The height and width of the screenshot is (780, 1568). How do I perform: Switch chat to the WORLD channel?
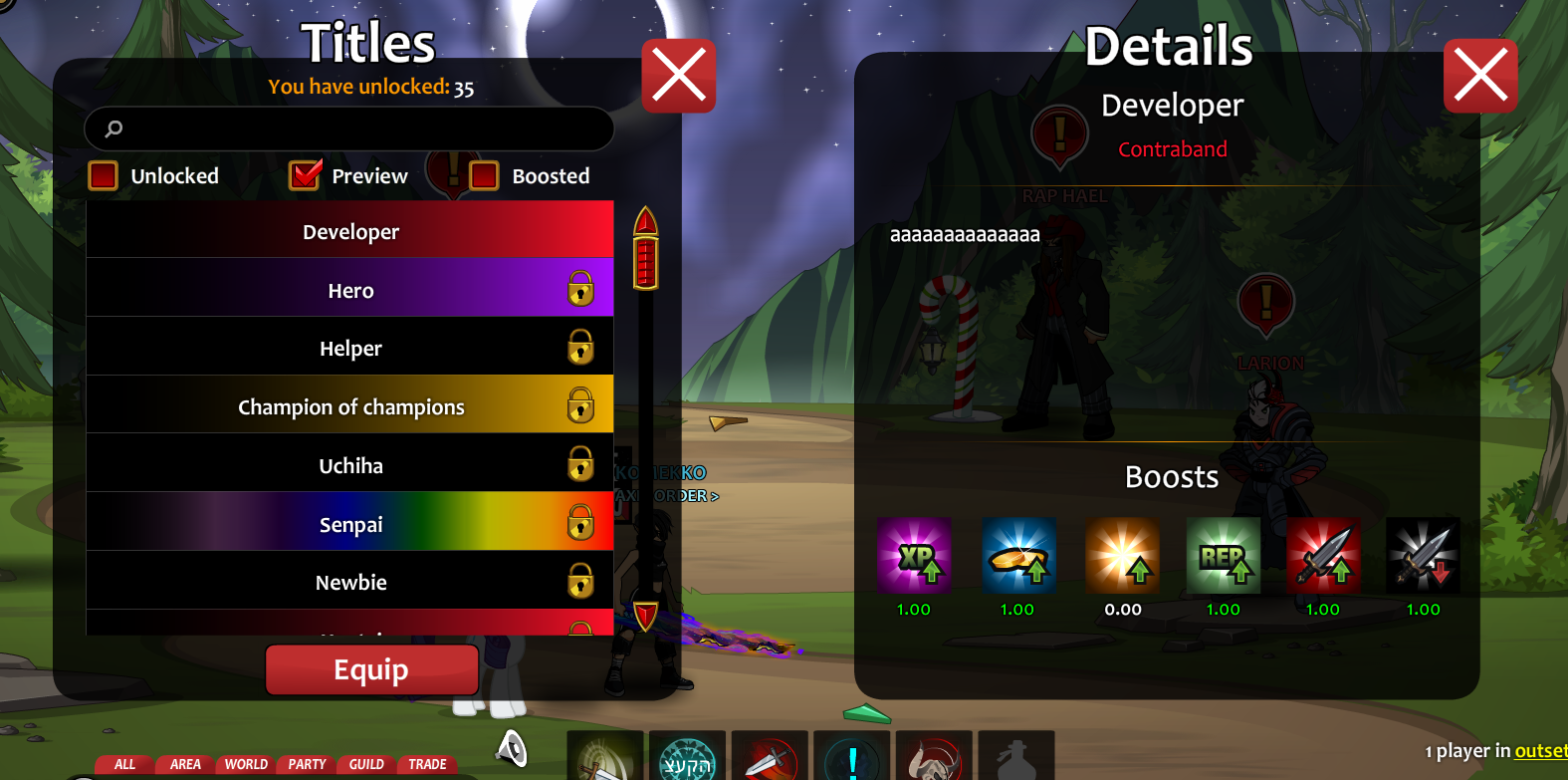(246, 764)
